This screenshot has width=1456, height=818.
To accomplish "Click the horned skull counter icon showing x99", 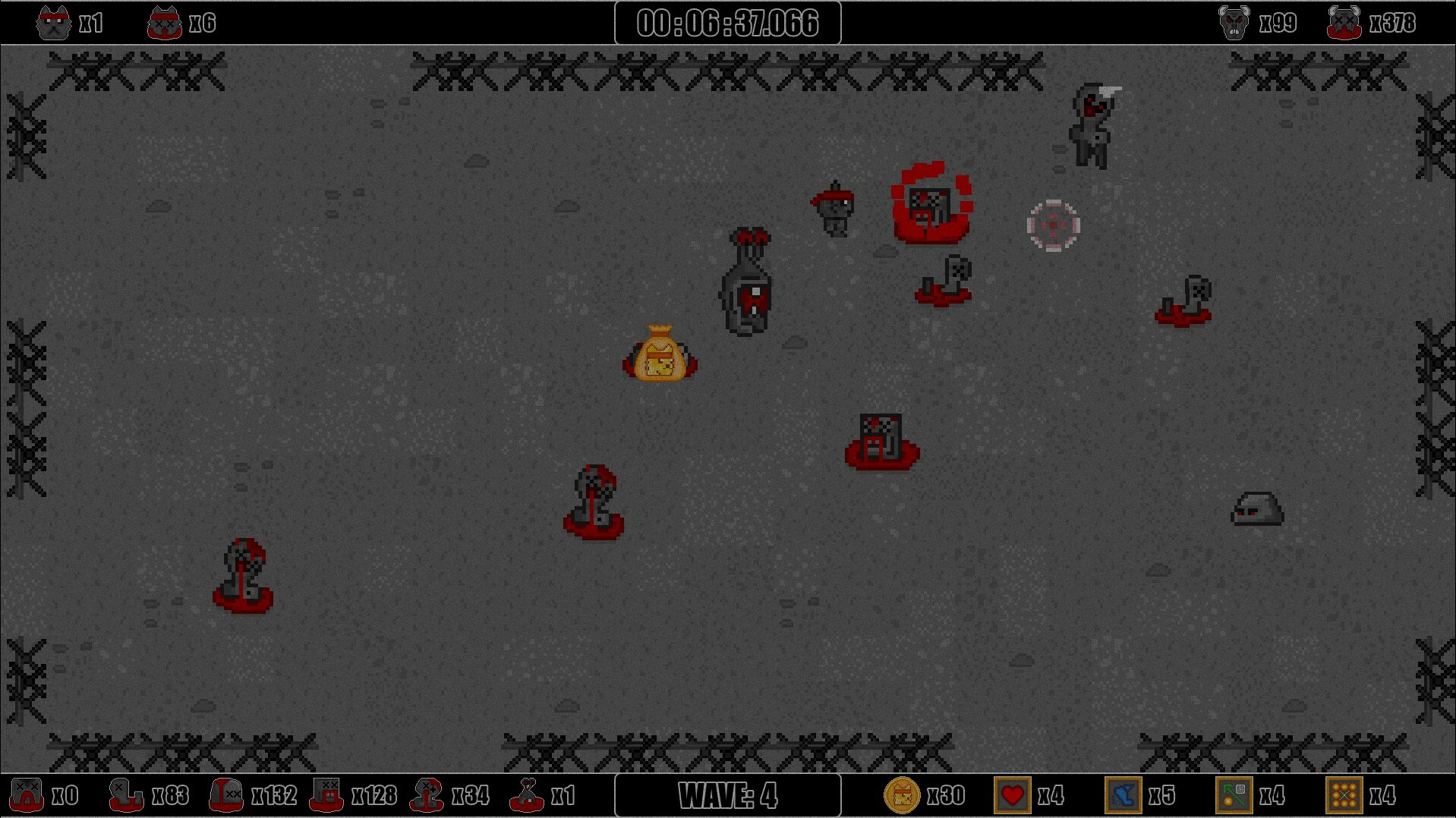I will (1234, 20).
